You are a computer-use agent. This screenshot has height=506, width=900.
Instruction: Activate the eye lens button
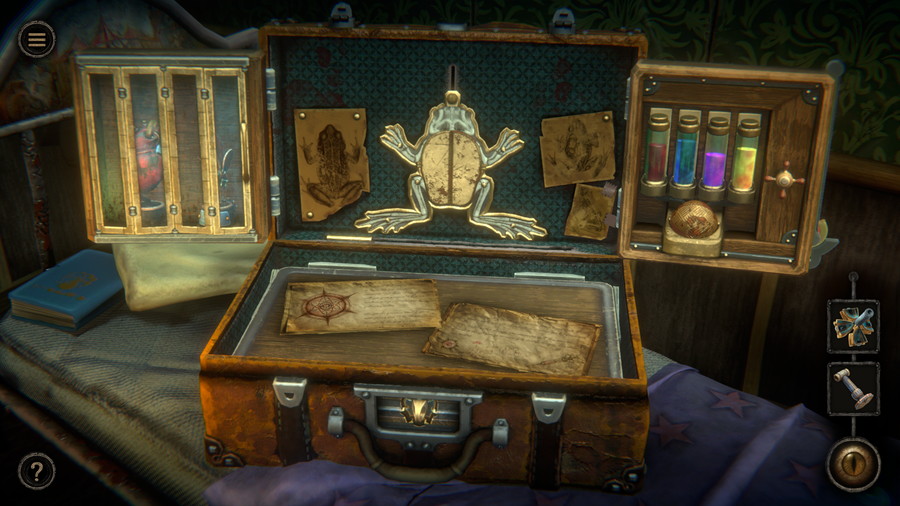[x=853, y=464]
